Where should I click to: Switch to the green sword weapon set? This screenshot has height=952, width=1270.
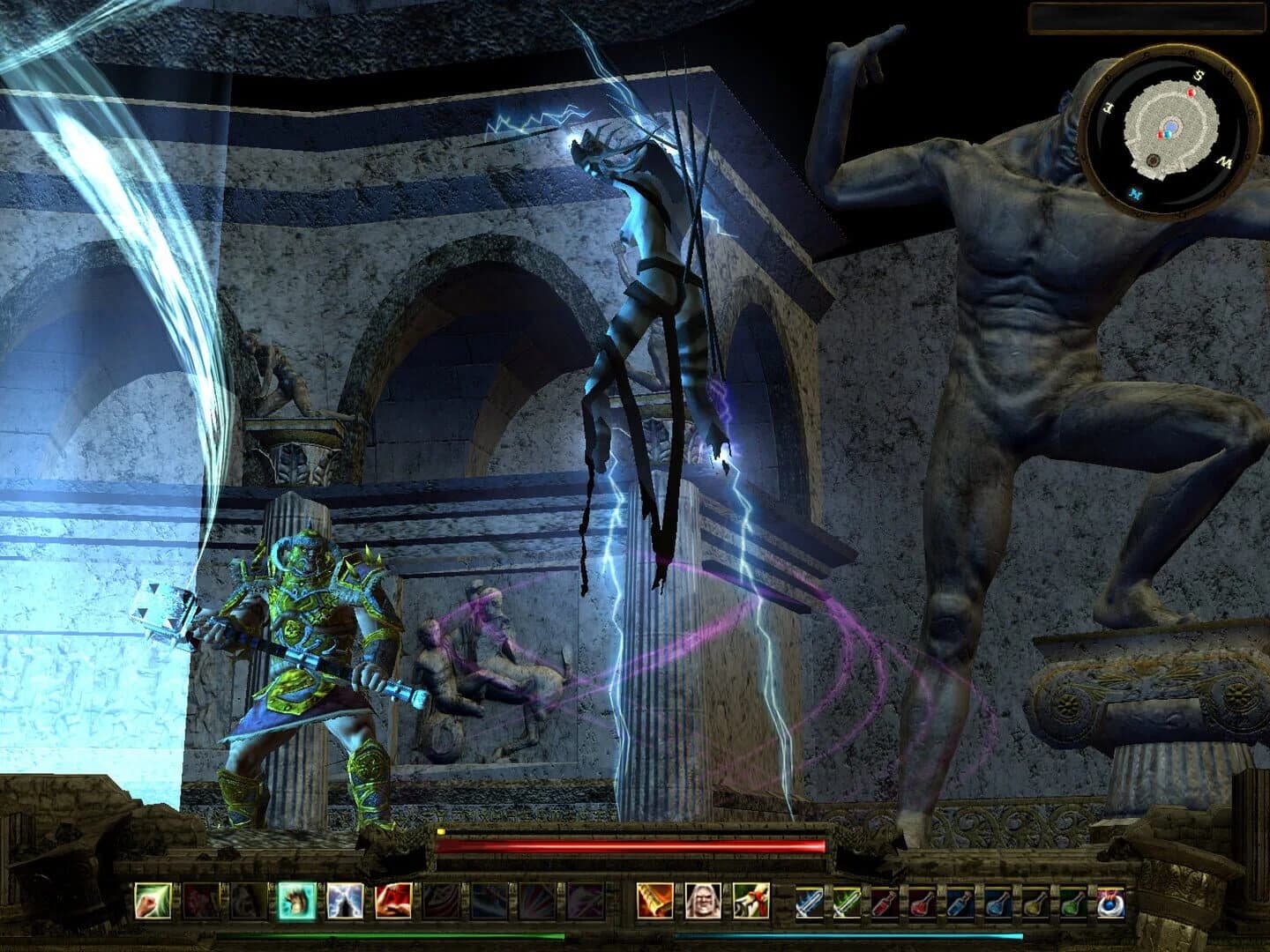click(x=848, y=903)
